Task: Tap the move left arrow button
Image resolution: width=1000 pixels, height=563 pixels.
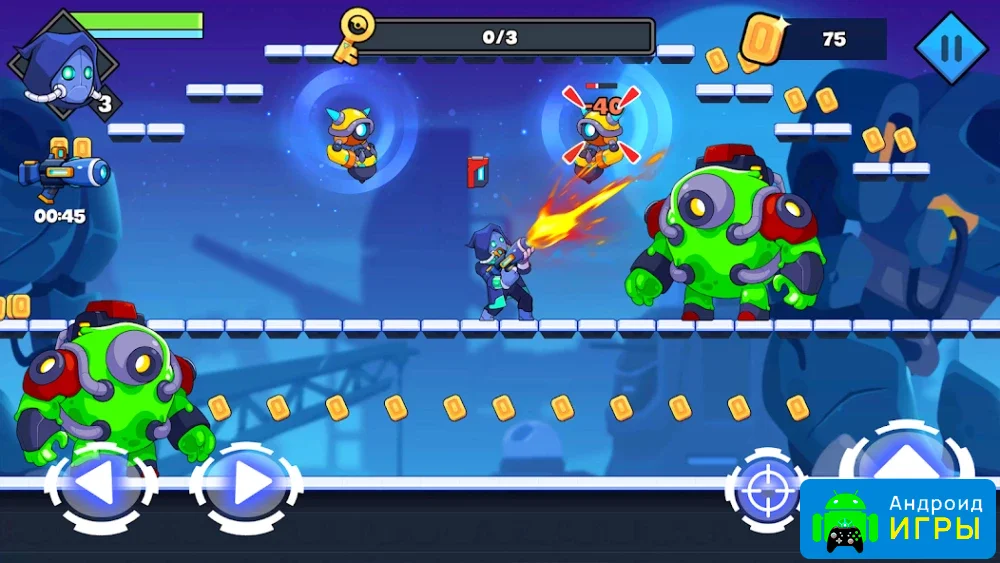Action: pyautogui.click(x=99, y=487)
